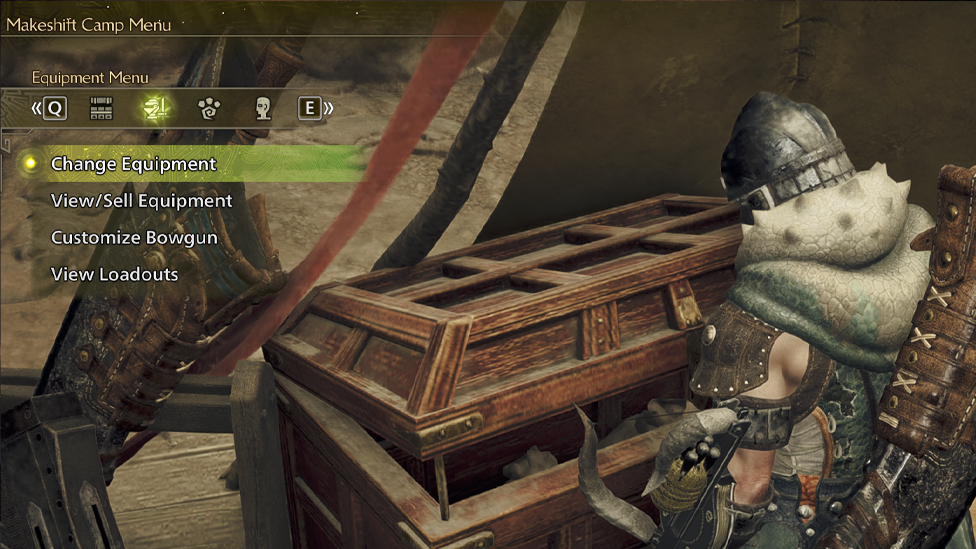Open the character head profile tab
The height and width of the screenshot is (549, 976).
point(262,108)
